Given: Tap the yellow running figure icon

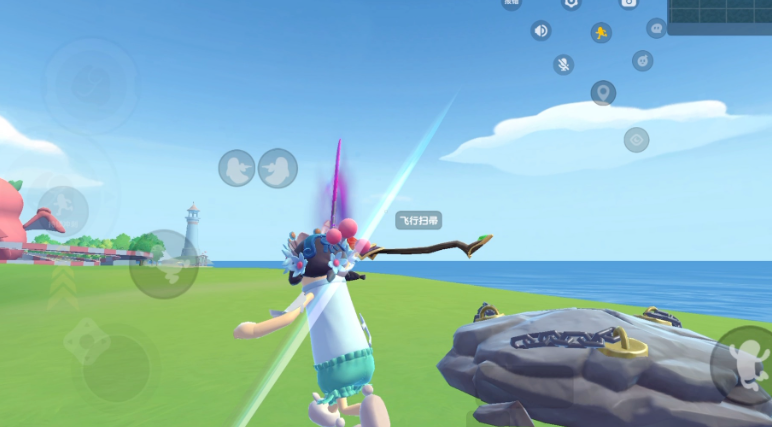Looking at the screenshot, I should [601, 33].
